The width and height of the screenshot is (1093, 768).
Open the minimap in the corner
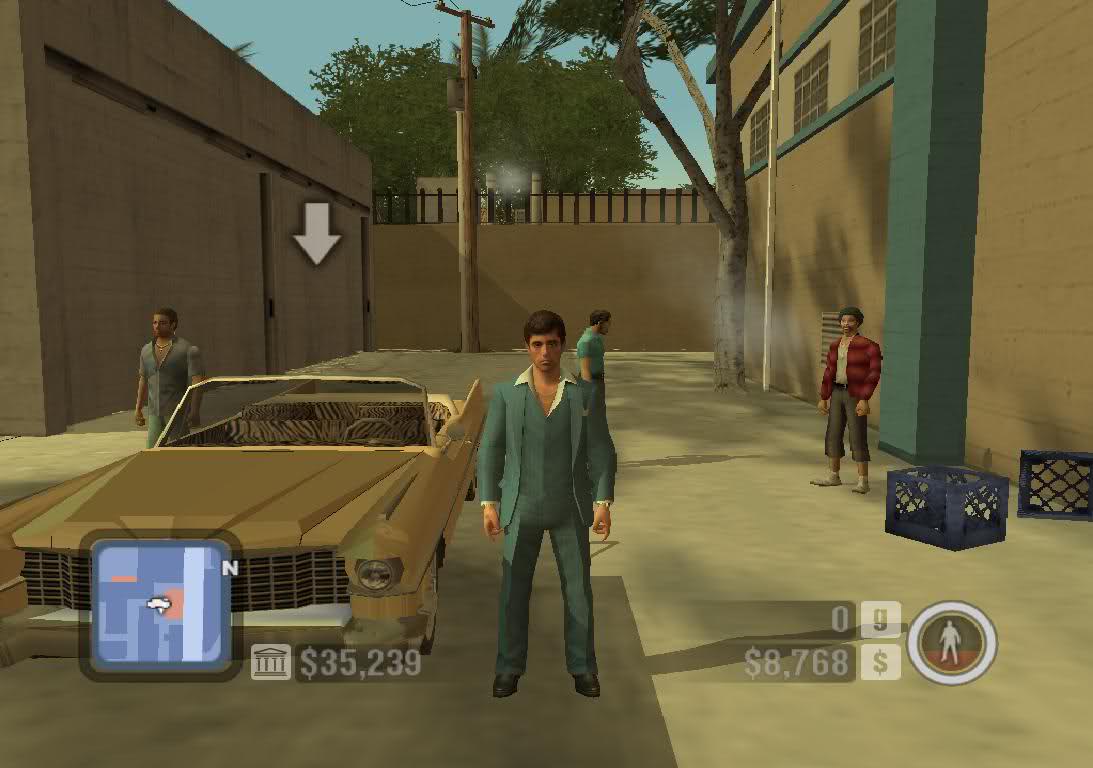[x=159, y=605]
